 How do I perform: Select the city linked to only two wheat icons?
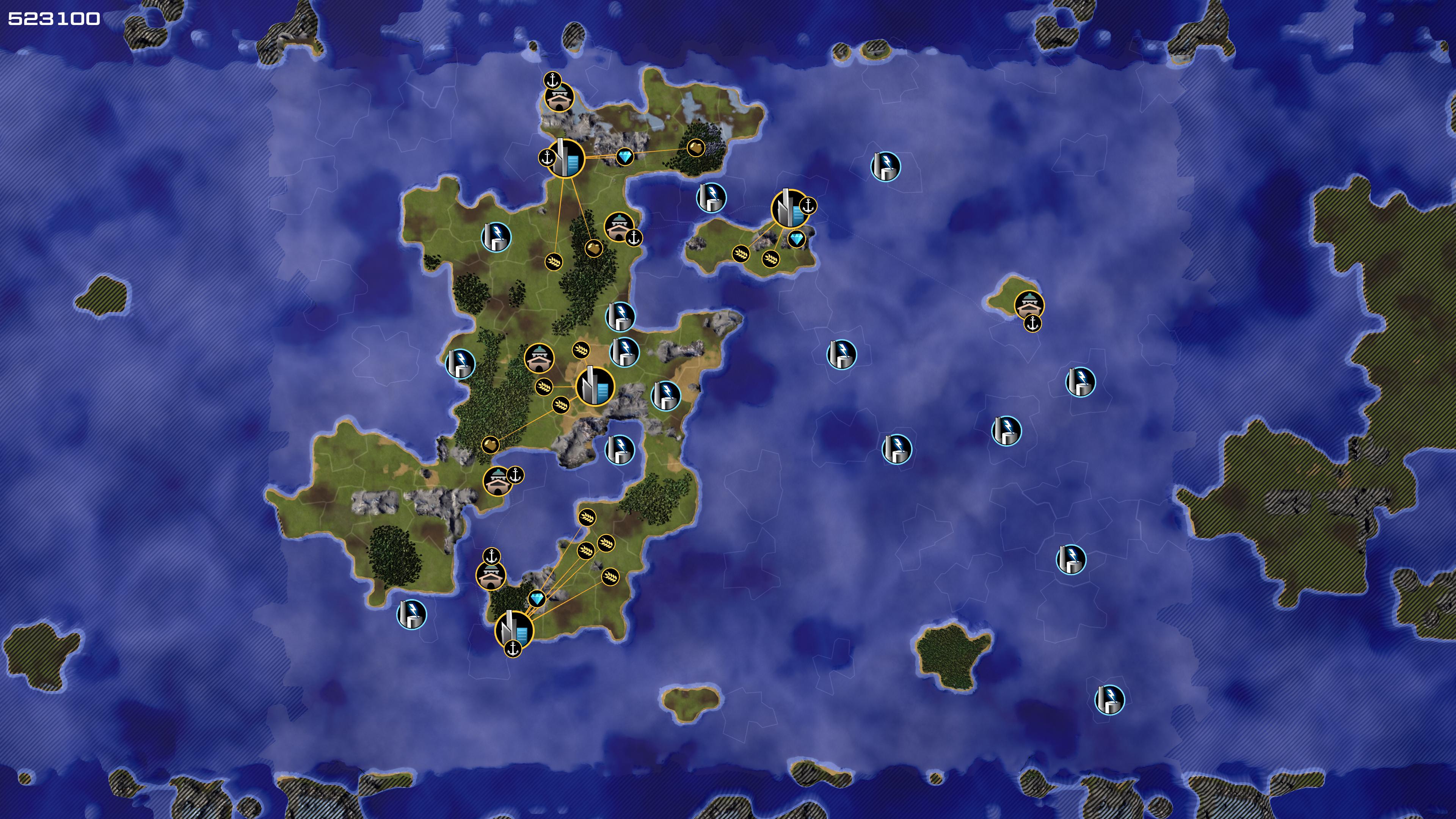(789, 209)
